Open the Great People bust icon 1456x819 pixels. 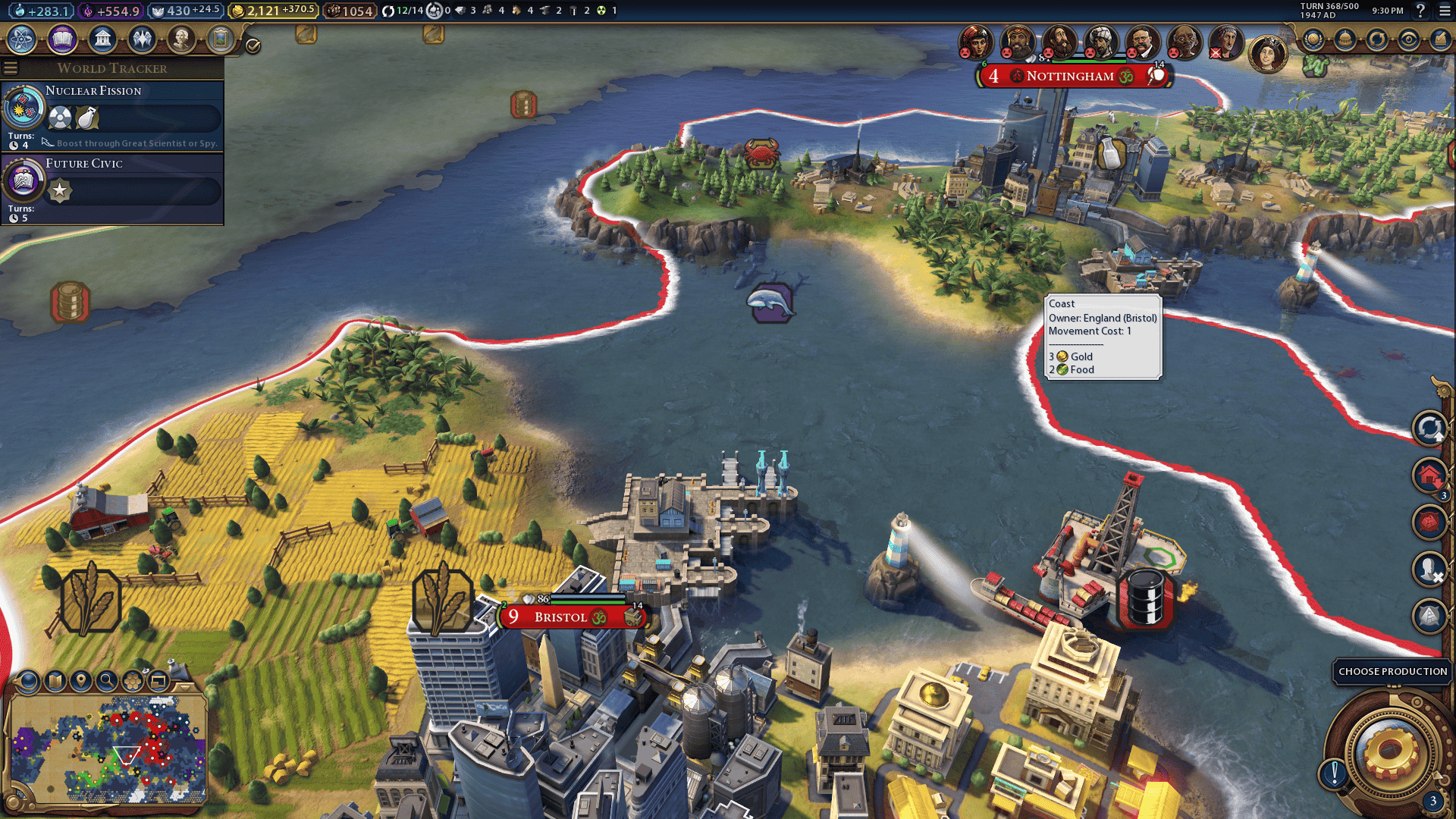point(181,39)
